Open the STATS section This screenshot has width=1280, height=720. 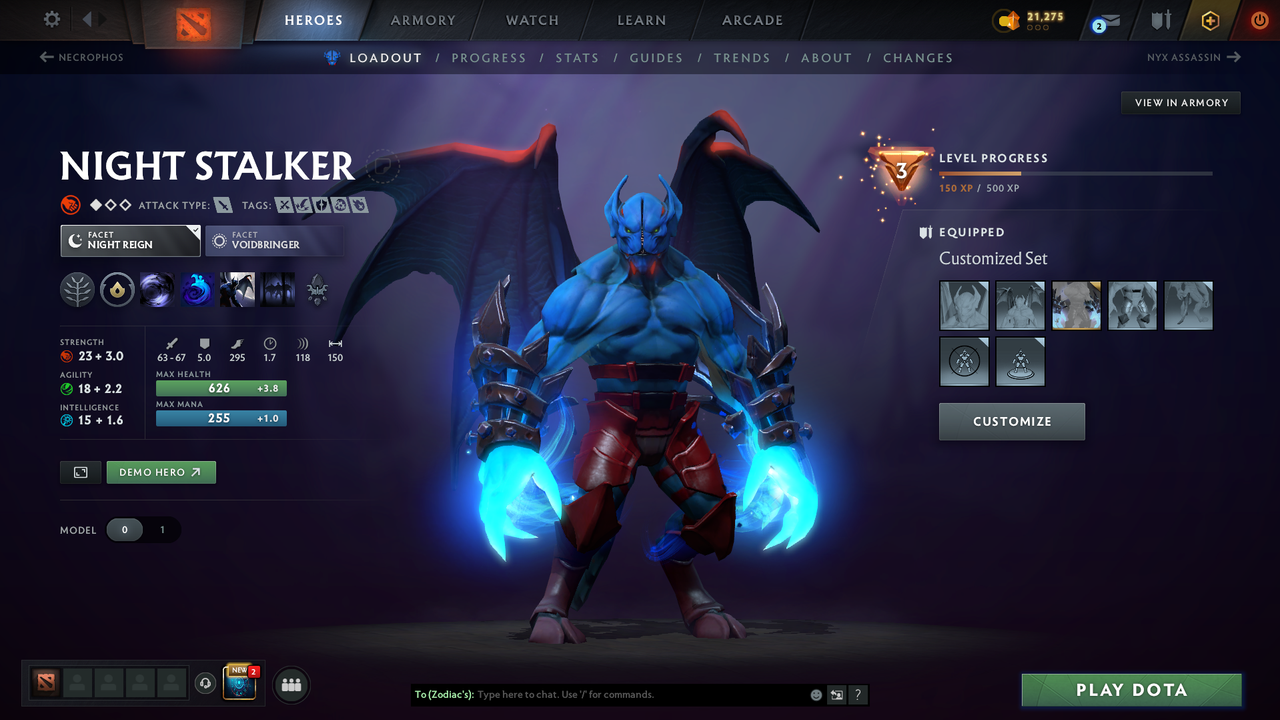pyautogui.click(x=577, y=58)
